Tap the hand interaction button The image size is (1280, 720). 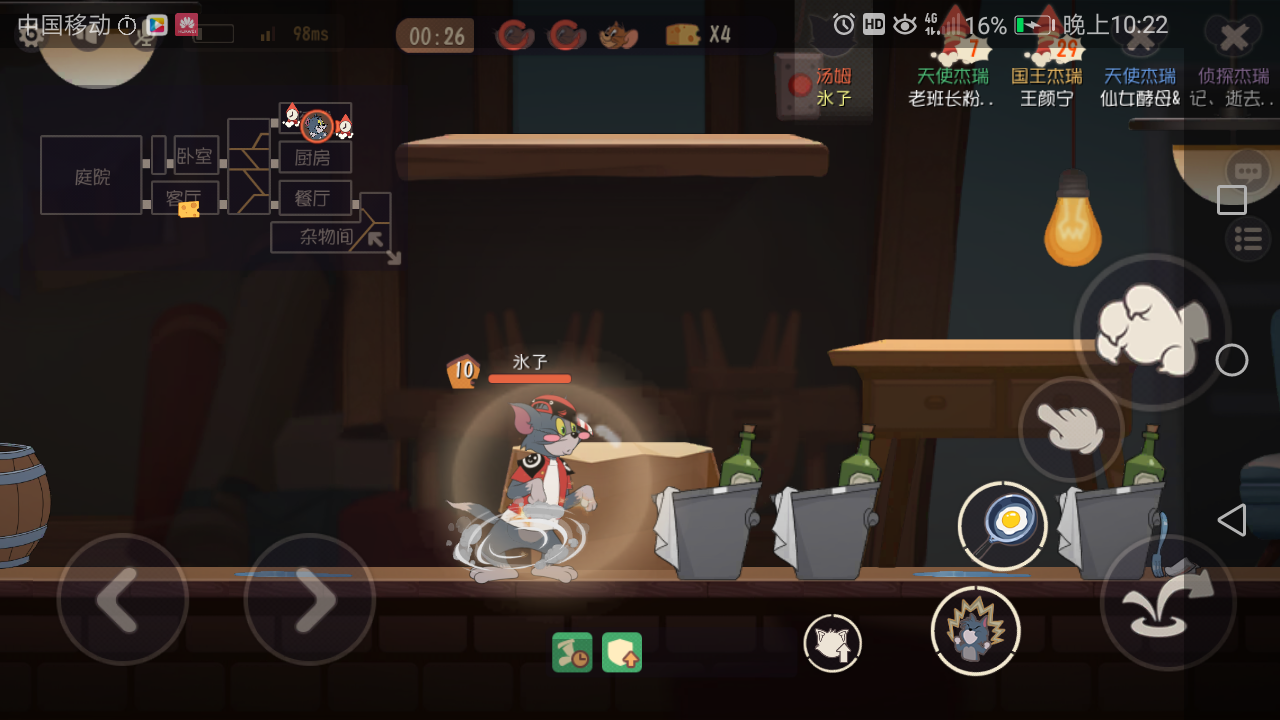pyautogui.click(x=1068, y=430)
